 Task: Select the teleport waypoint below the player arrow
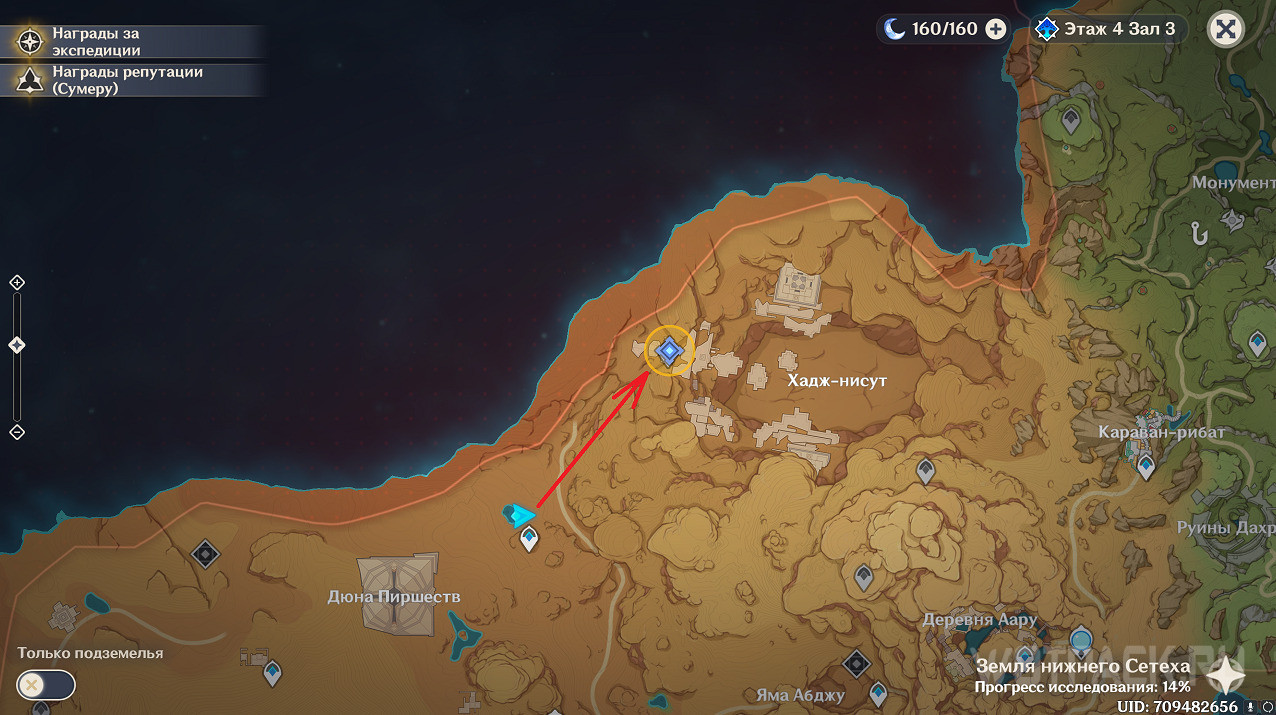click(x=529, y=540)
